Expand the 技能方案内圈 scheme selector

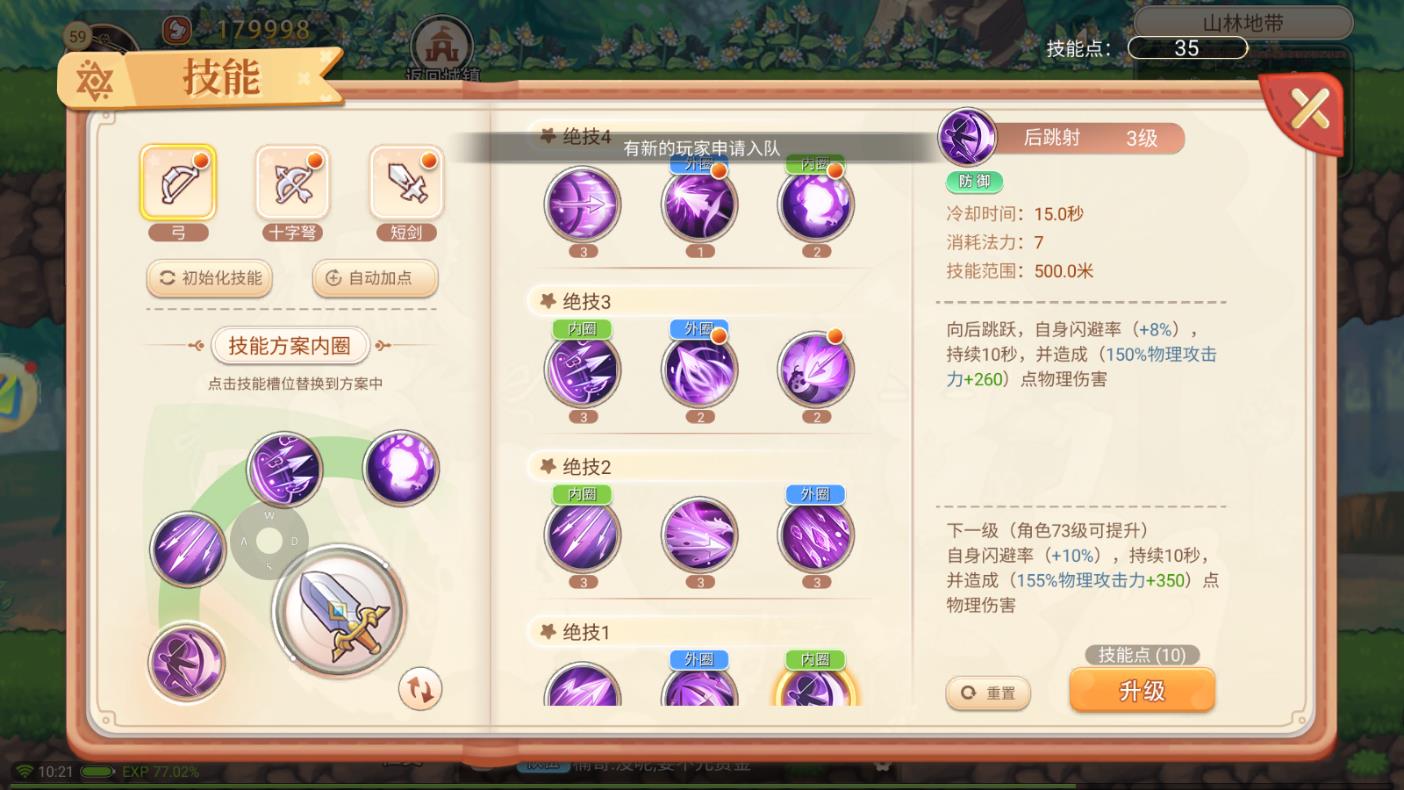point(291,344)
